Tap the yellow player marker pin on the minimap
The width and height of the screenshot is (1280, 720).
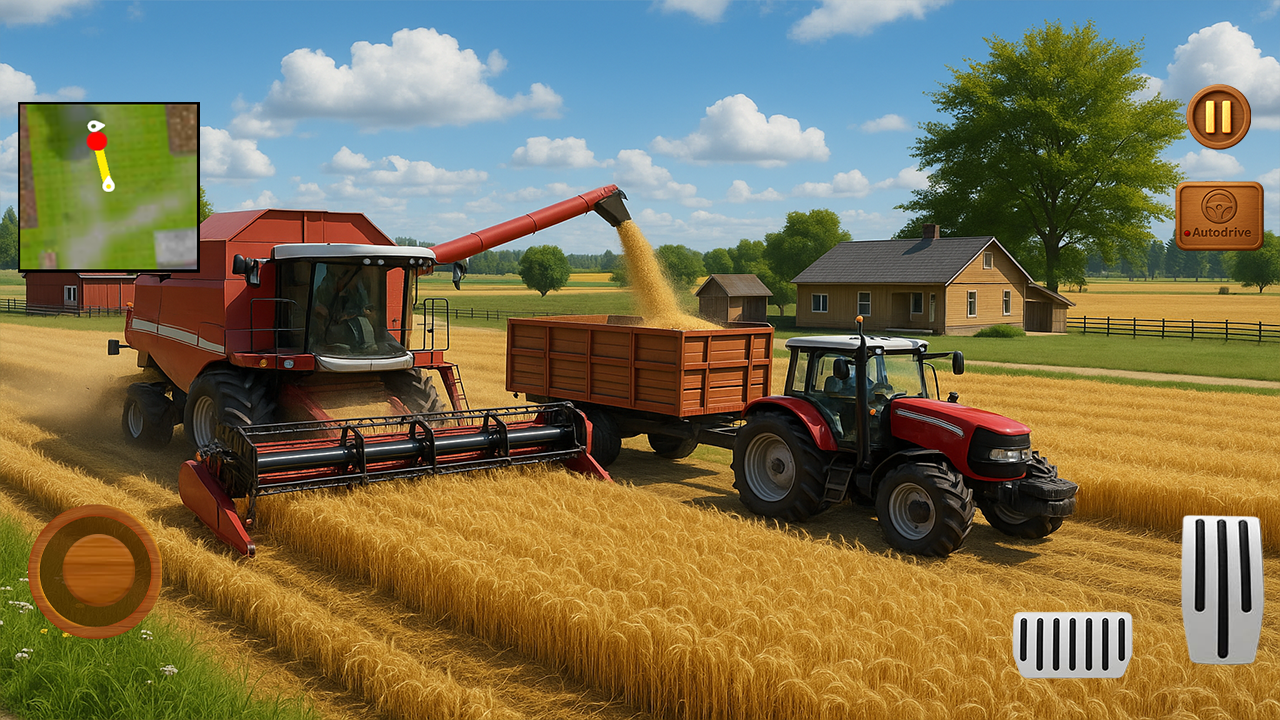pyautogui.click(x=108, y=185)
